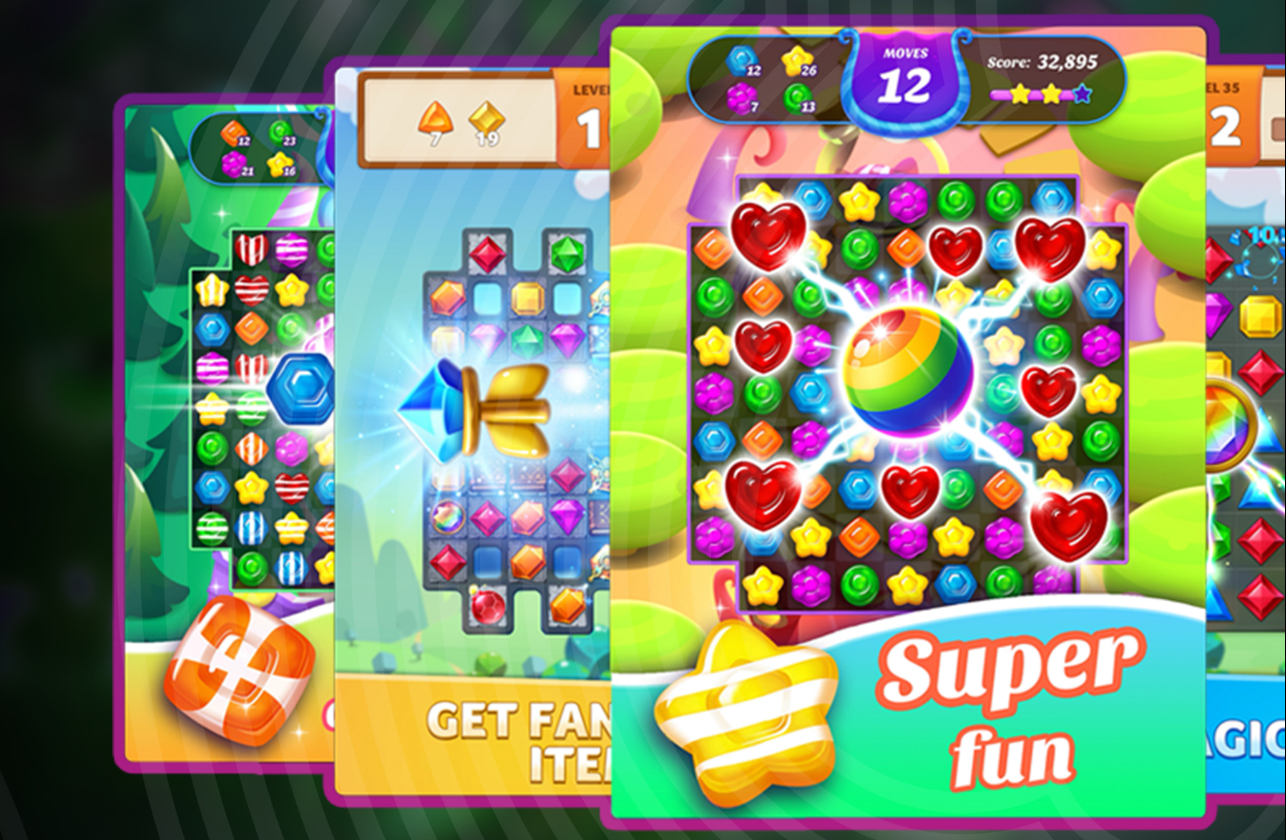Select the blue gem counter showing 12
The image size is (1286, 840).
(x=740, y=62)
